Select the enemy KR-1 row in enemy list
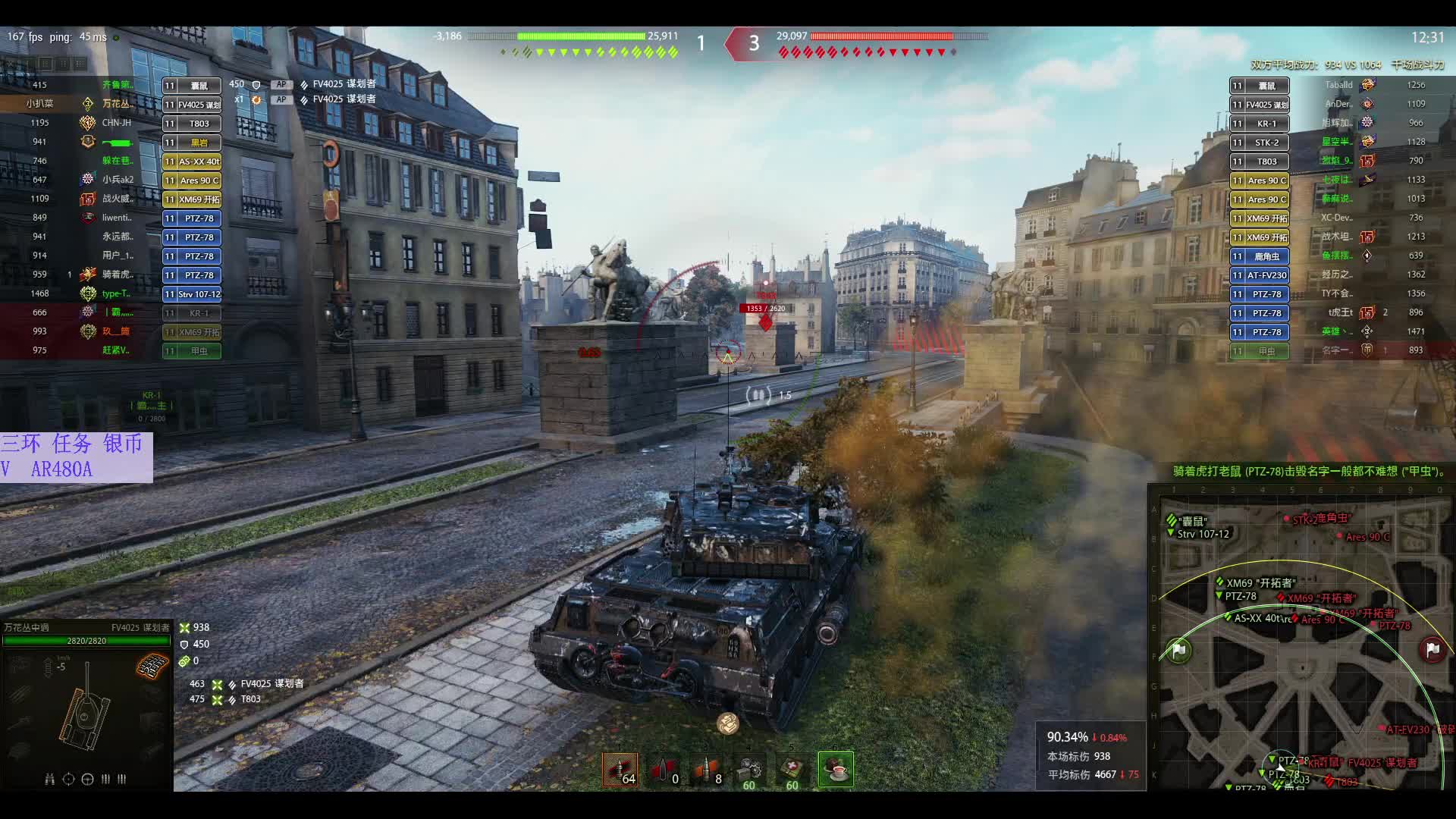1456x819 pixels. coord(1260,124)
